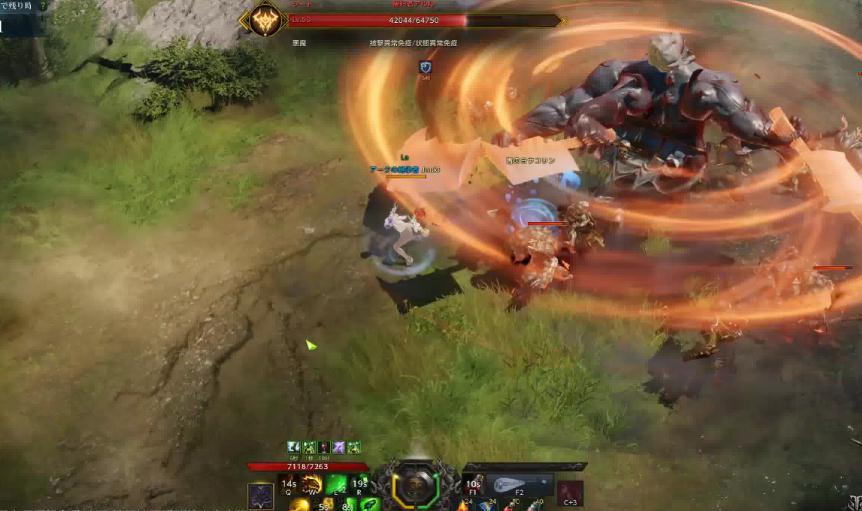The height and width of the screenshot is (511, 862).
Task: Click the central octagonal identity gauge
Action: coord(414,487)
